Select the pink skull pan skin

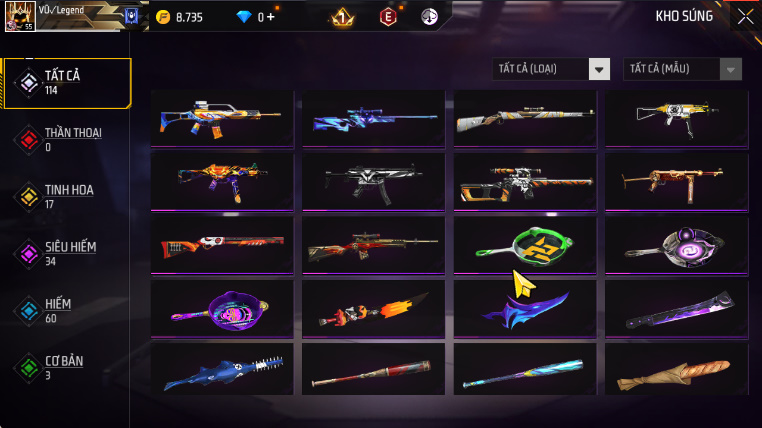click(222, 310)
